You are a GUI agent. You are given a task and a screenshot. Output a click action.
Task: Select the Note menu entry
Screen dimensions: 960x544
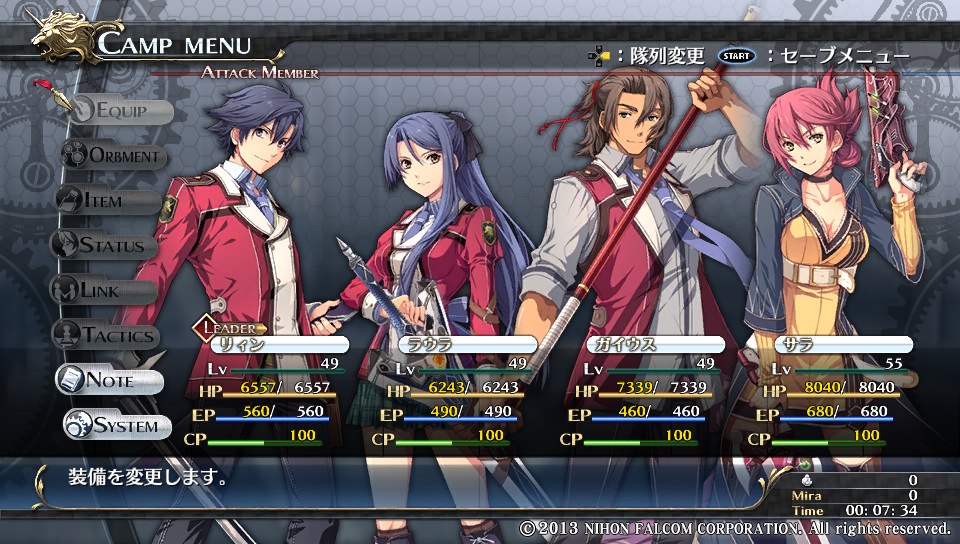108,380
